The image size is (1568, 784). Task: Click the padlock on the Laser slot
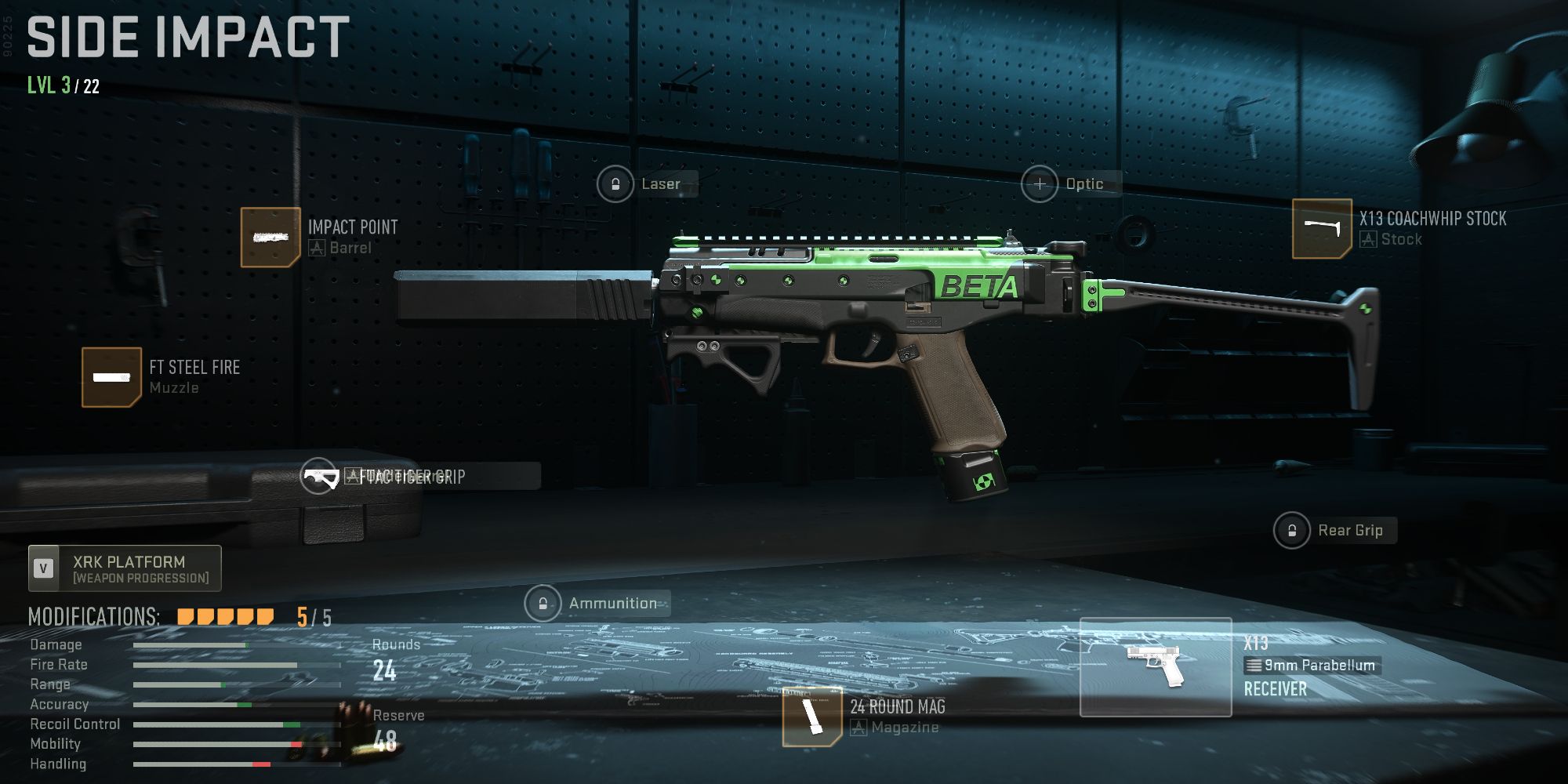[x=615, y=183]
